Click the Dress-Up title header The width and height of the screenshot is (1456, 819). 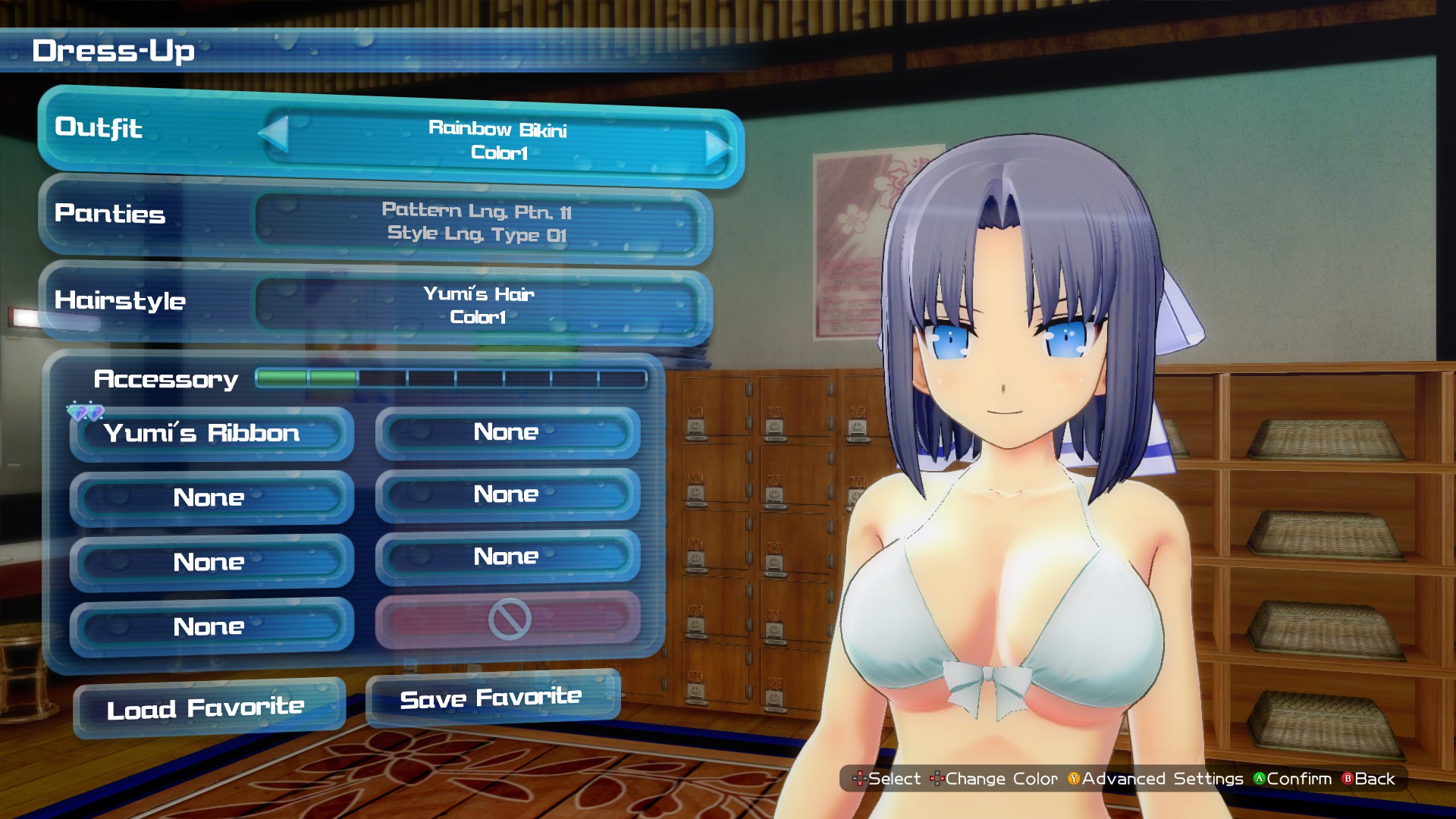point(114,52)
